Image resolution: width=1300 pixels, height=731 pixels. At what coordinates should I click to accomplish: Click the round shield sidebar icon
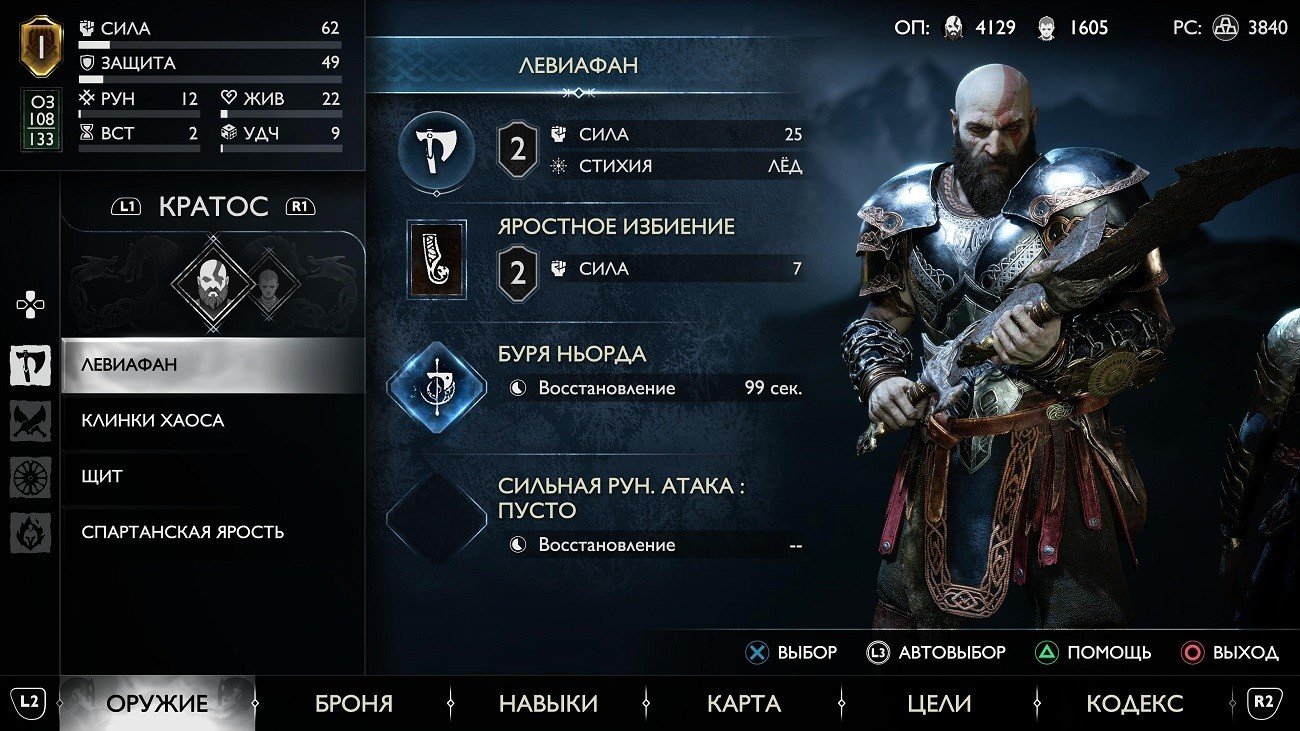pos(31,477)
